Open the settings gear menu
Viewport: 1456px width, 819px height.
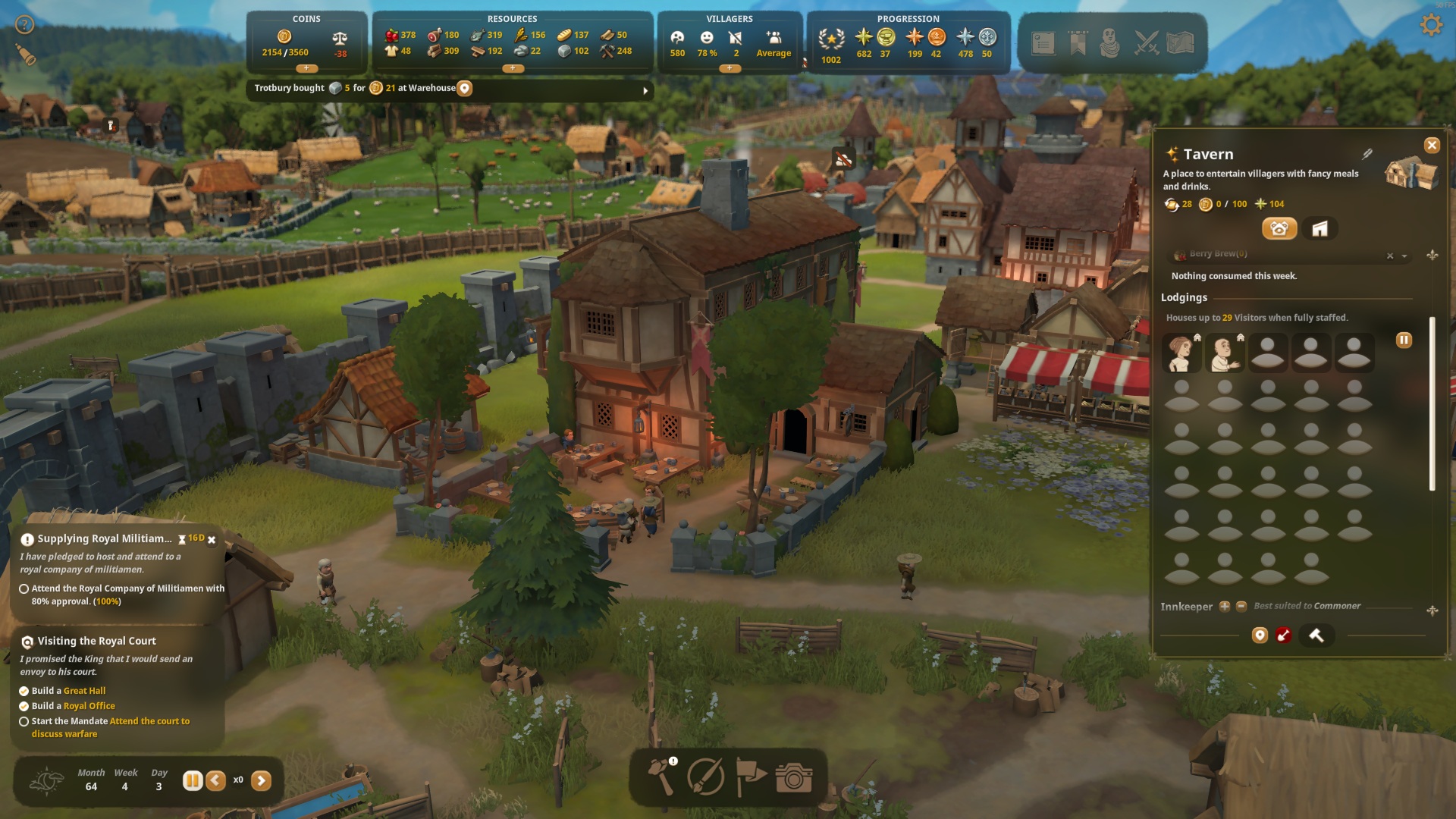(1430, 25)
